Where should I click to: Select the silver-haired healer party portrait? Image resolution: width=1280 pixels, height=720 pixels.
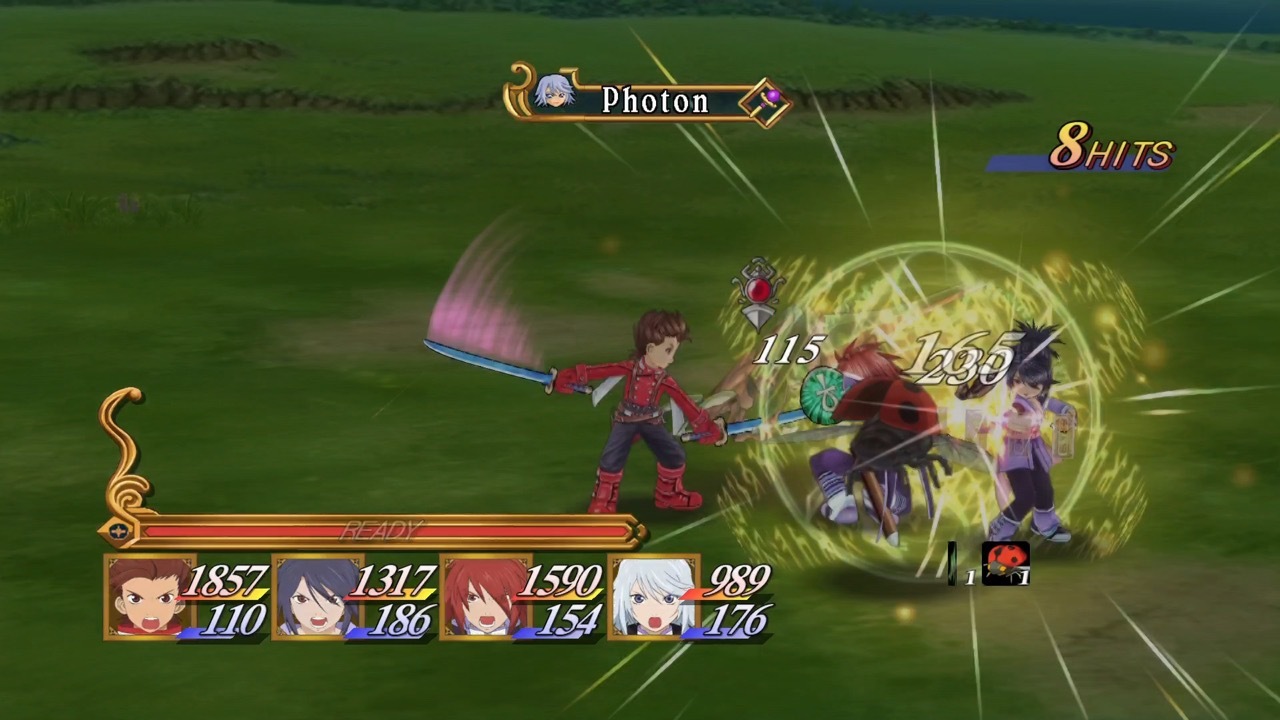651,597
